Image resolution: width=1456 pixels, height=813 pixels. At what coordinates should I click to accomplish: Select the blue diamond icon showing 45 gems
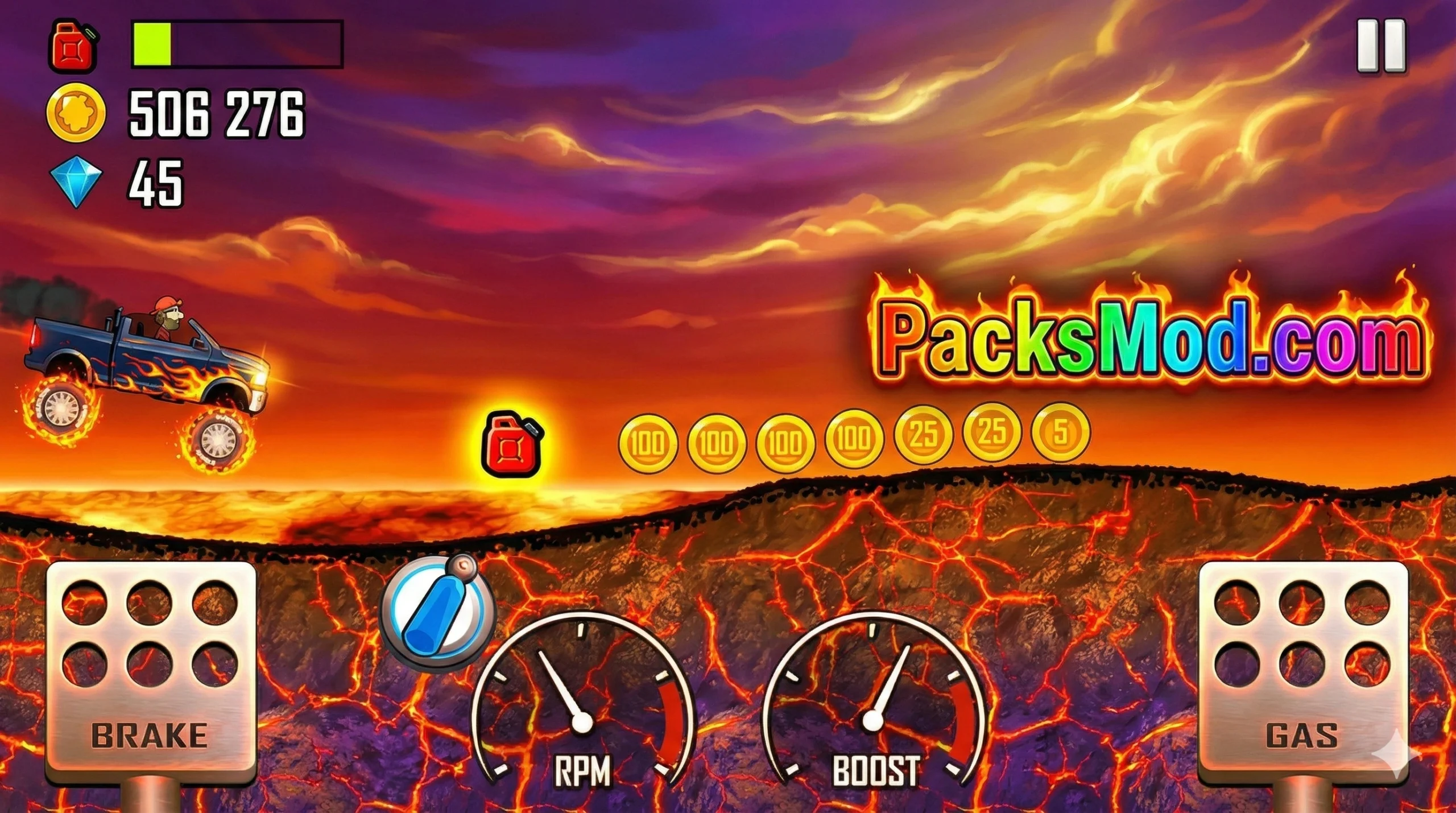[77, 182]
